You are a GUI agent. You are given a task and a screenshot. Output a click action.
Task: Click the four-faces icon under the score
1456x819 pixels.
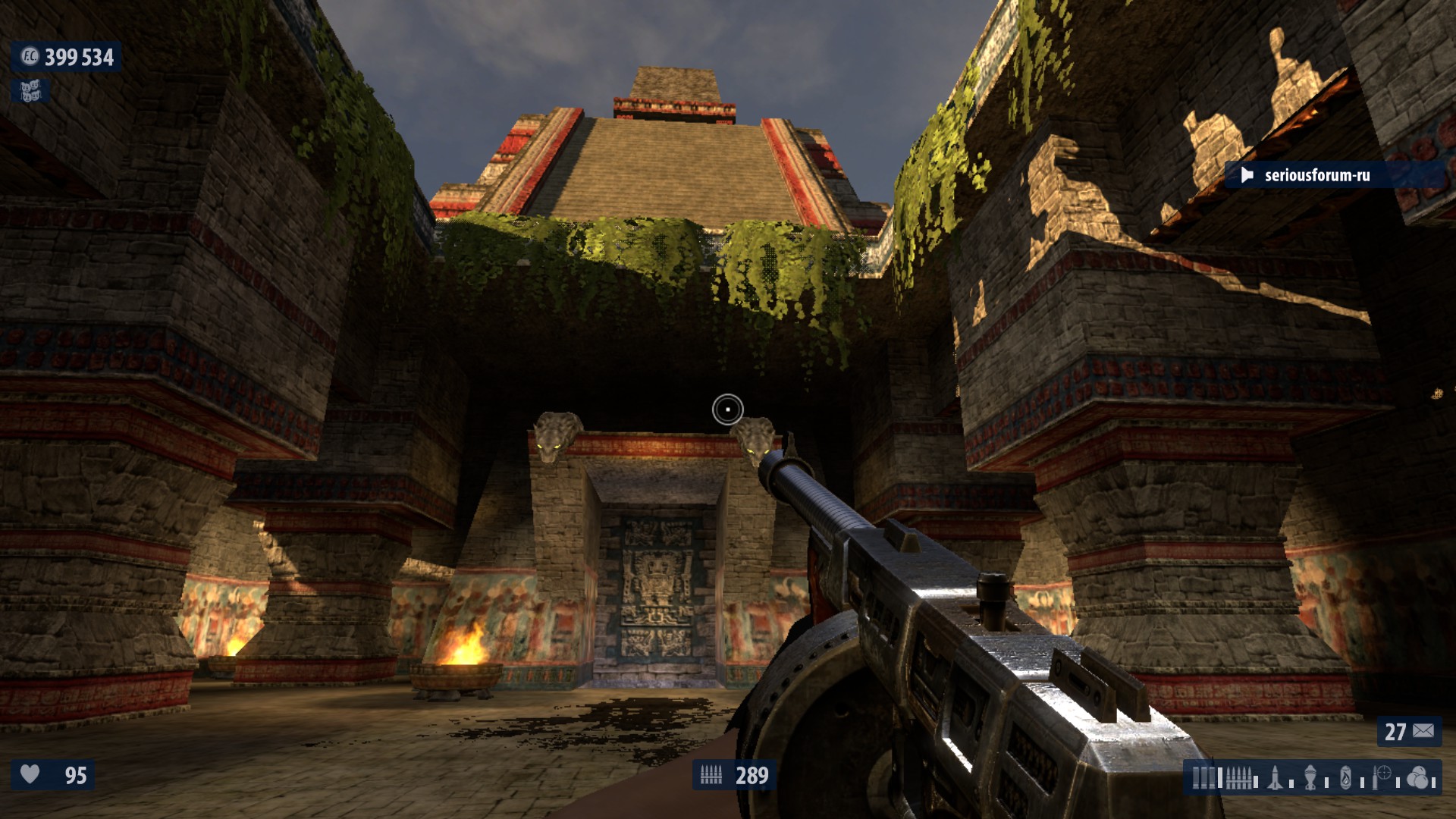coord(30,92)
